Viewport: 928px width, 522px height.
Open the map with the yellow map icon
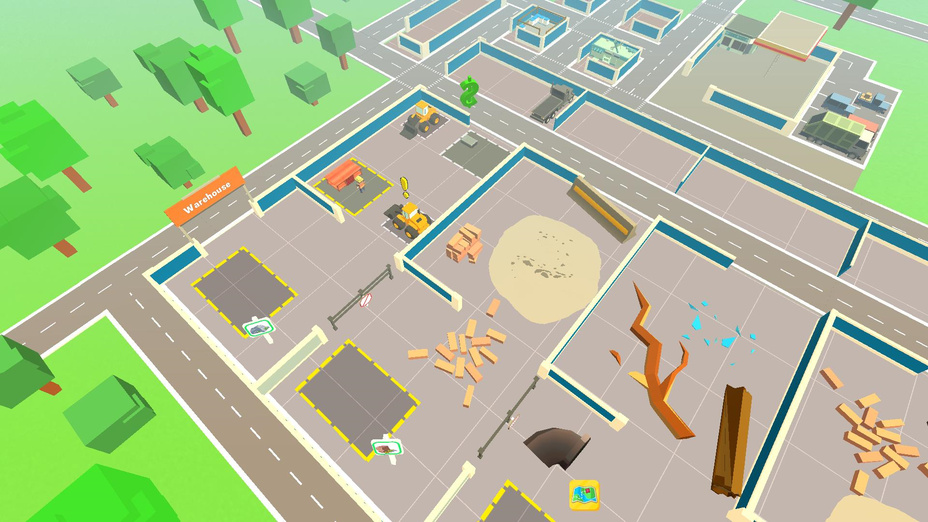pyautogui.click(x=584, y=493)
